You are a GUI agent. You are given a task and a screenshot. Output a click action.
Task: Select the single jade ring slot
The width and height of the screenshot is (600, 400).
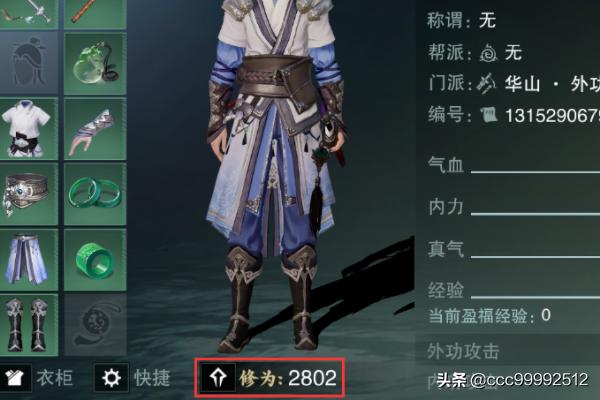click(94, 259)
